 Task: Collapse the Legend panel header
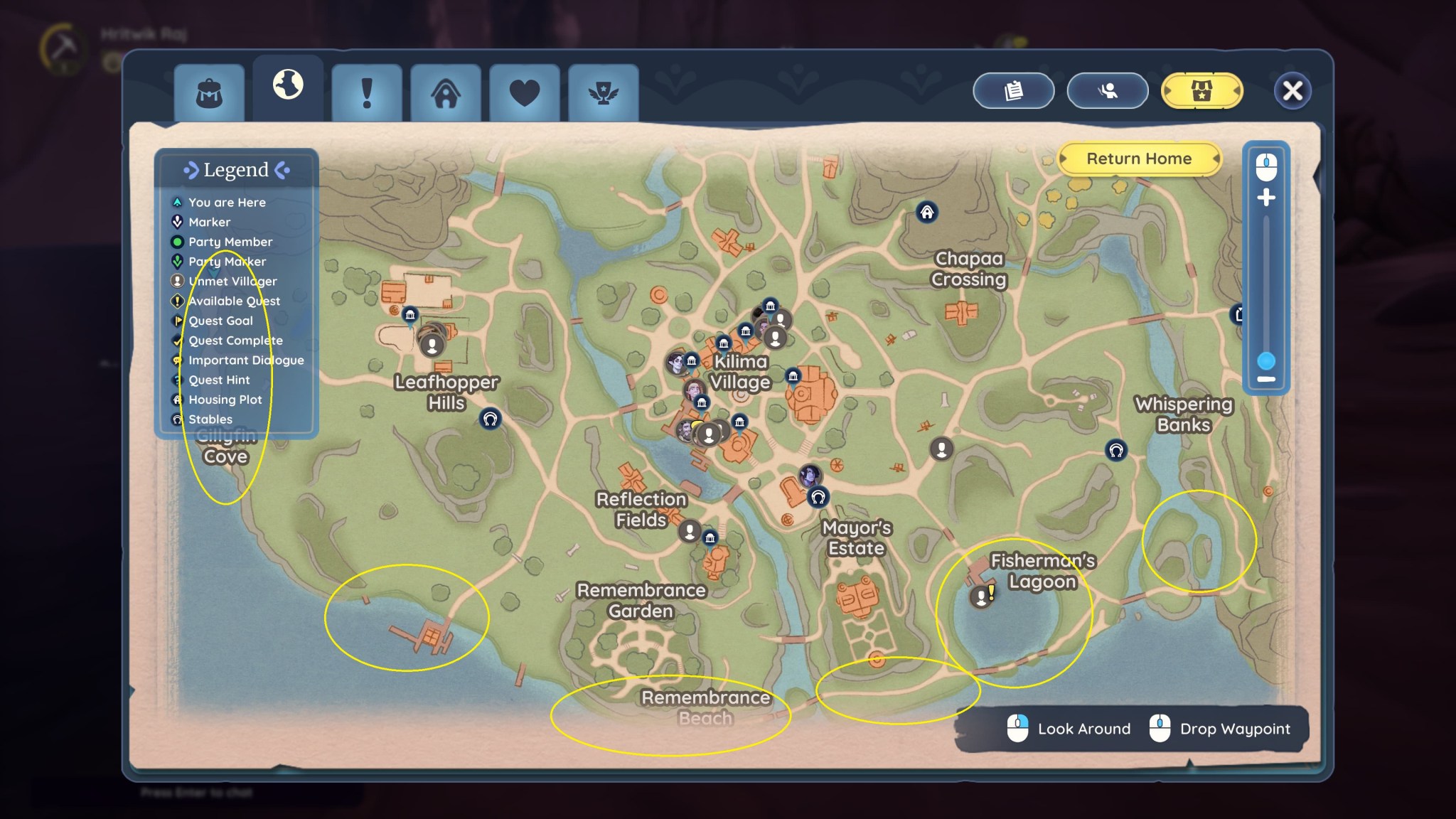coord(236,170)
